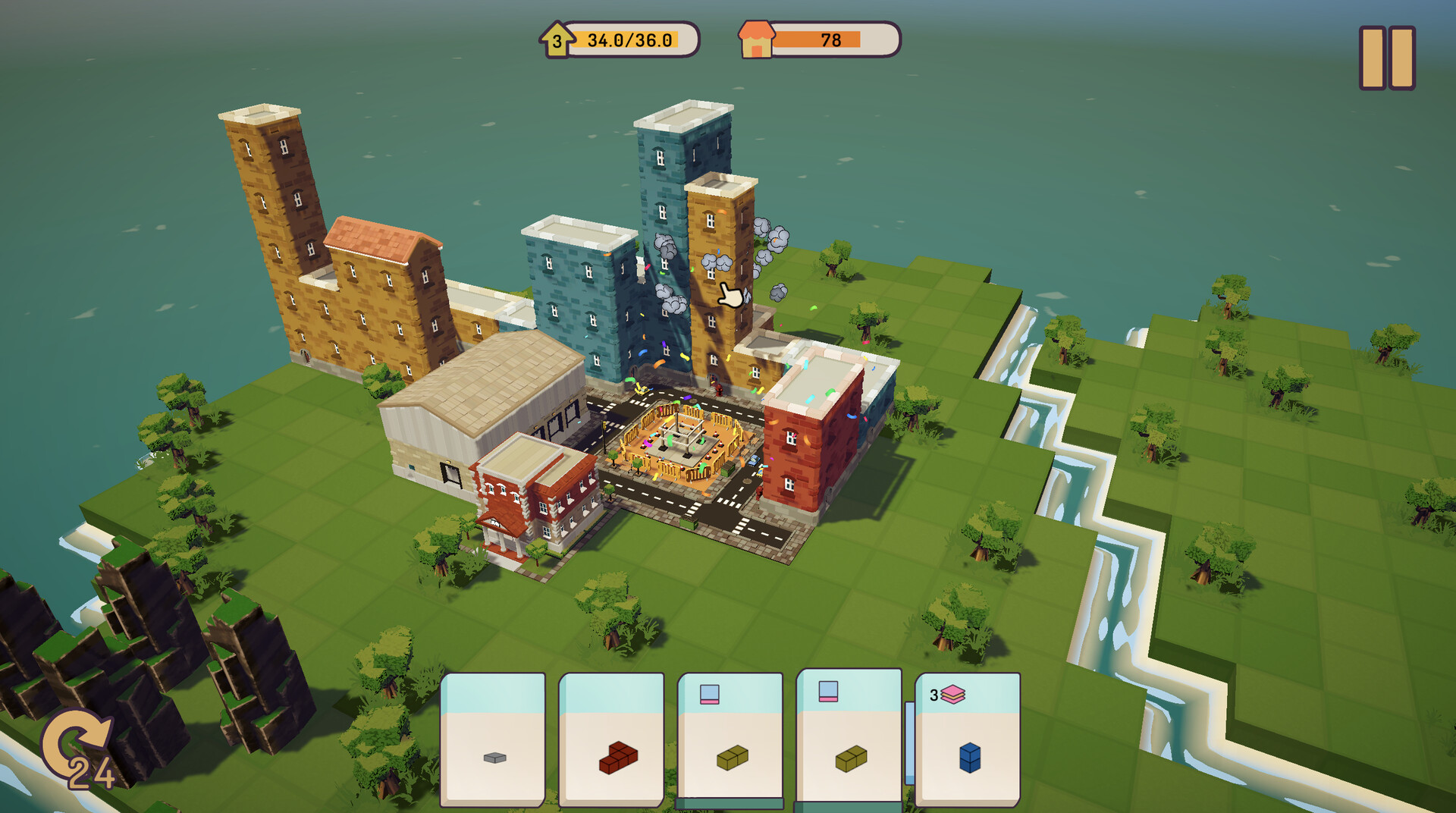
Task: Click the pink triple-layer stack icon on rightmost card
Action: coord(954,693)
